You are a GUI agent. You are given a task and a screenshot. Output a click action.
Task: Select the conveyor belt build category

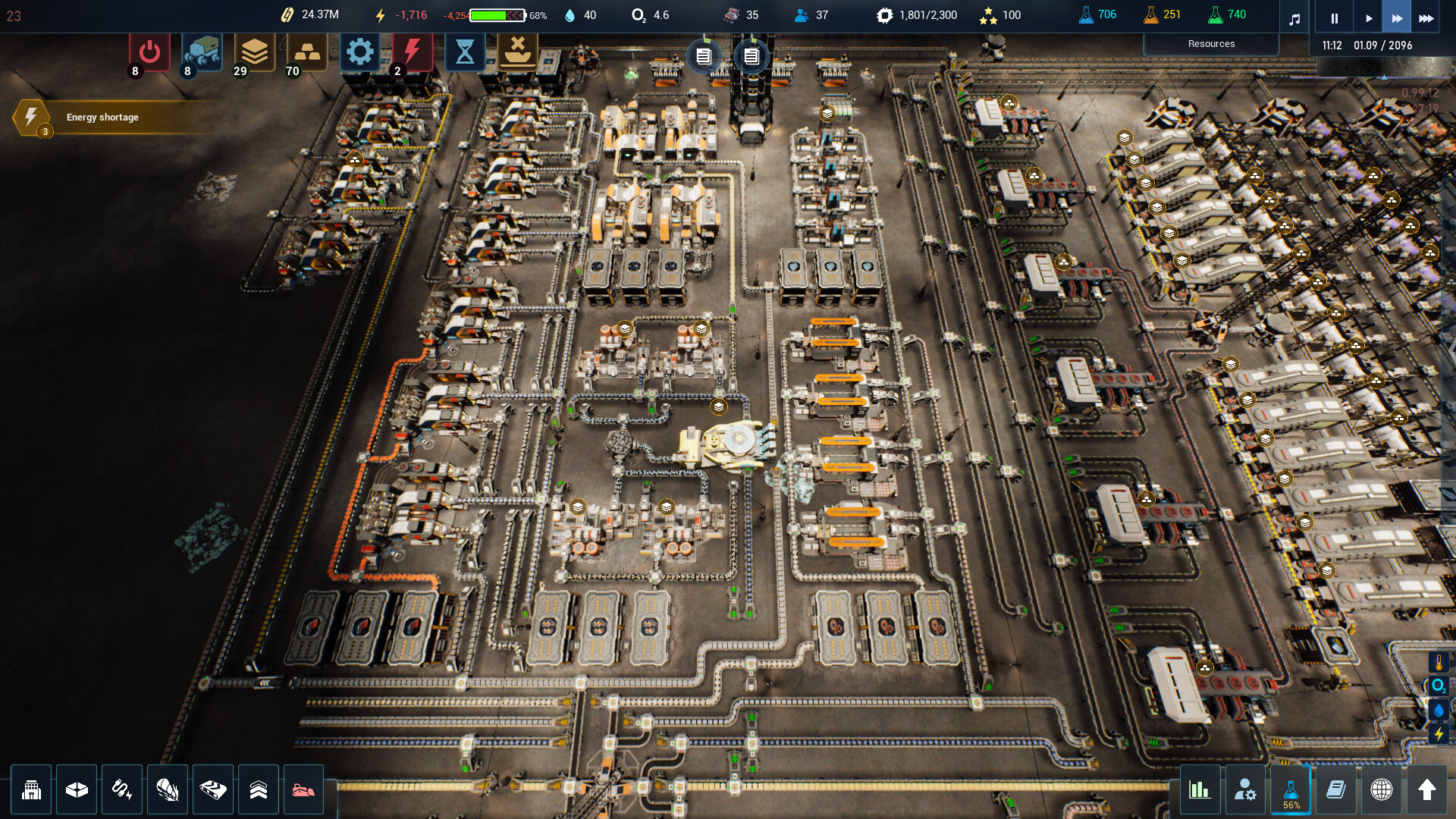[x=213, y=790]
